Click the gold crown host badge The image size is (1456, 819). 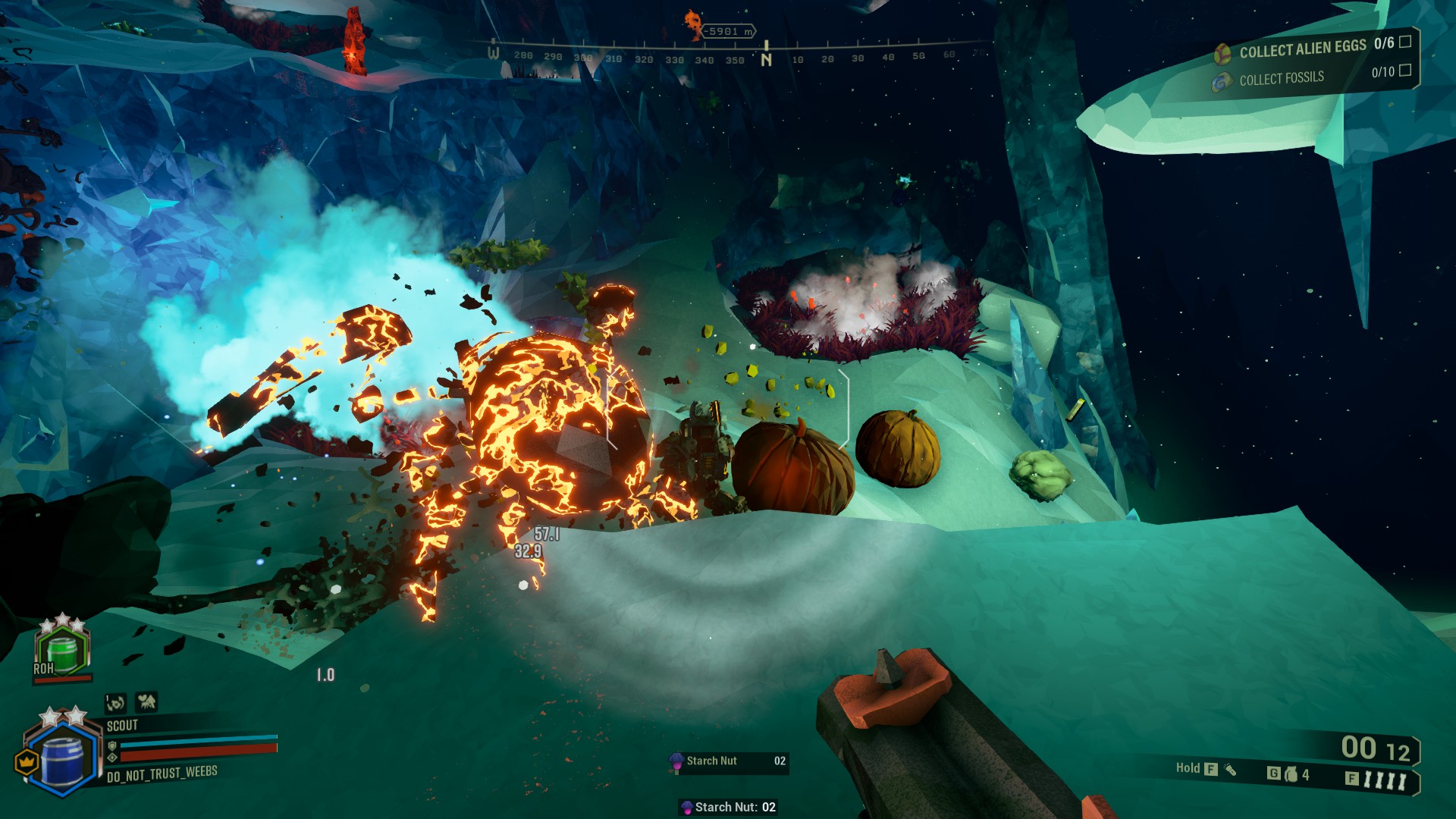(27, 761)
